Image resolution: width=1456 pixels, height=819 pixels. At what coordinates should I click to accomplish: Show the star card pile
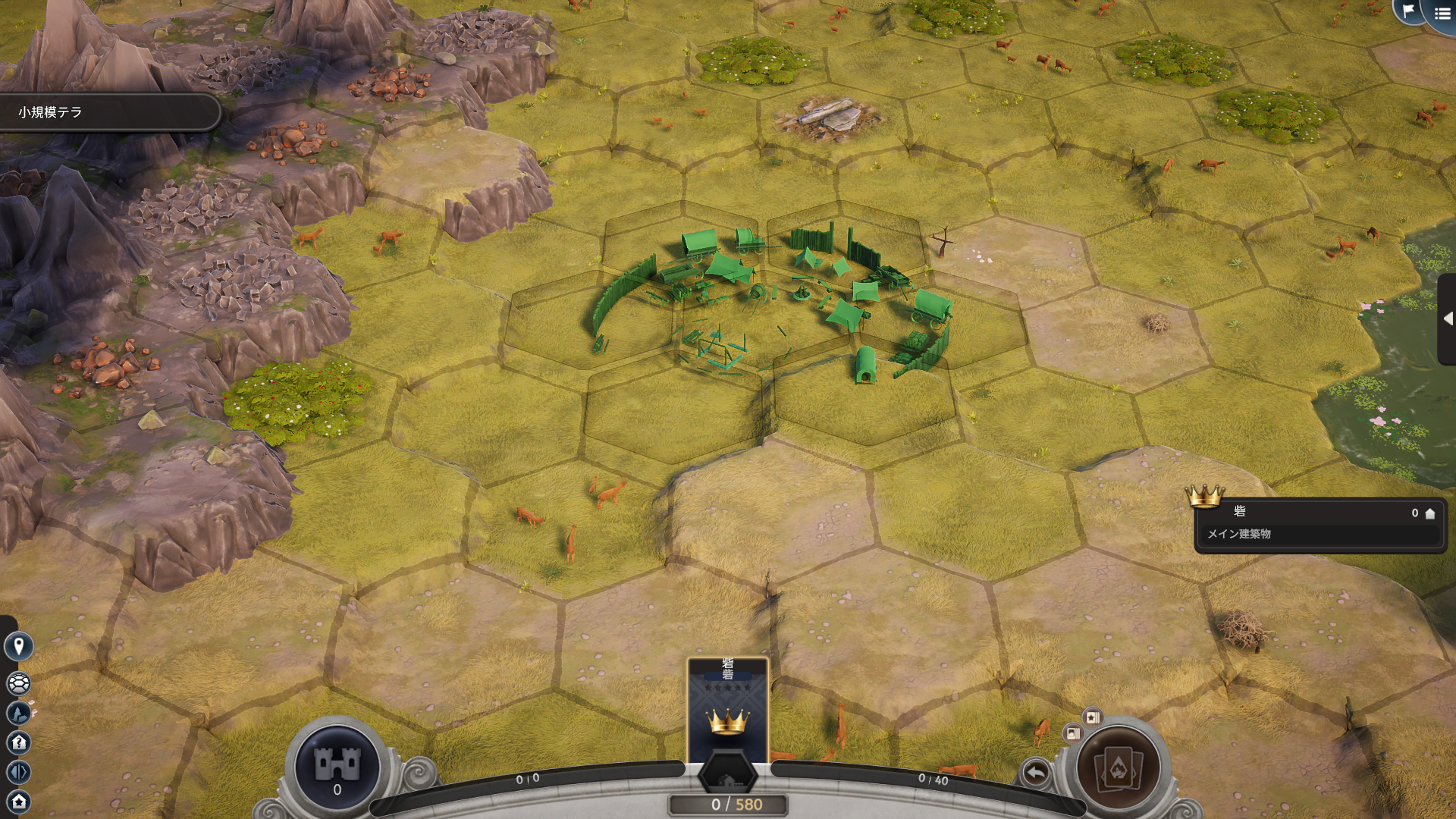1092,717
